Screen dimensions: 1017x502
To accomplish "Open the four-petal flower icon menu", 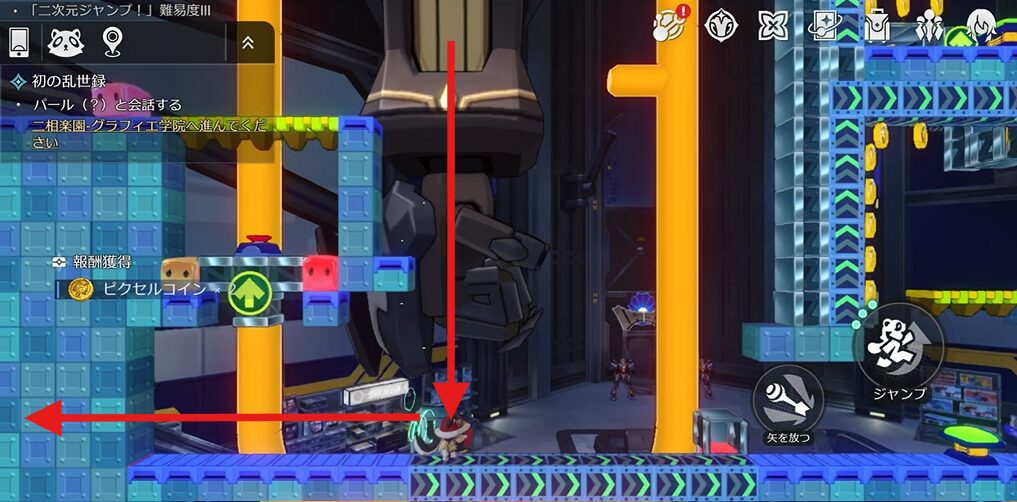I will 774,25.
